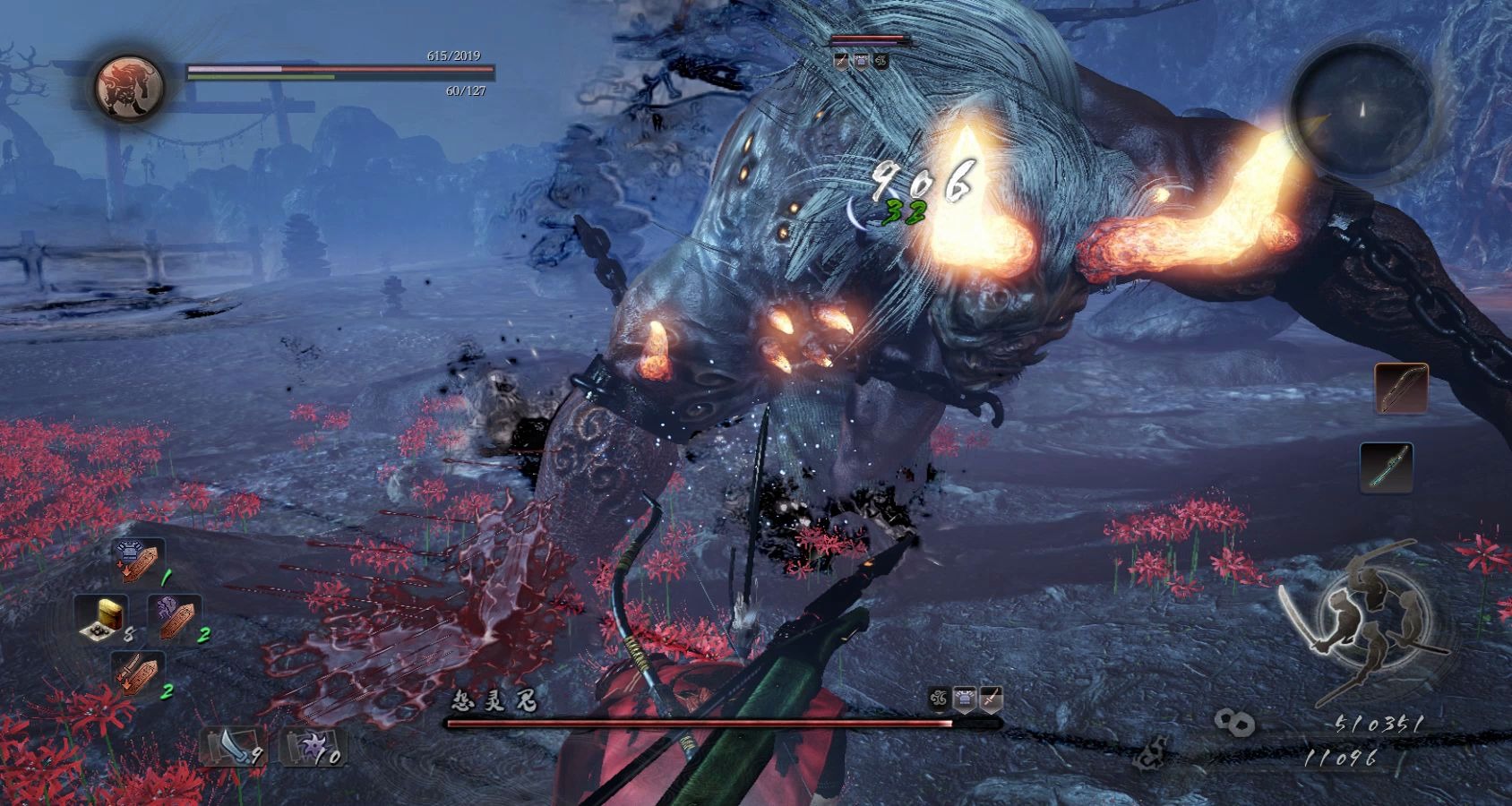The height and width of the screenshot is (806, 1512).
Task: Use the armor-lowering talisman shortcut
Action: (139, 562)
